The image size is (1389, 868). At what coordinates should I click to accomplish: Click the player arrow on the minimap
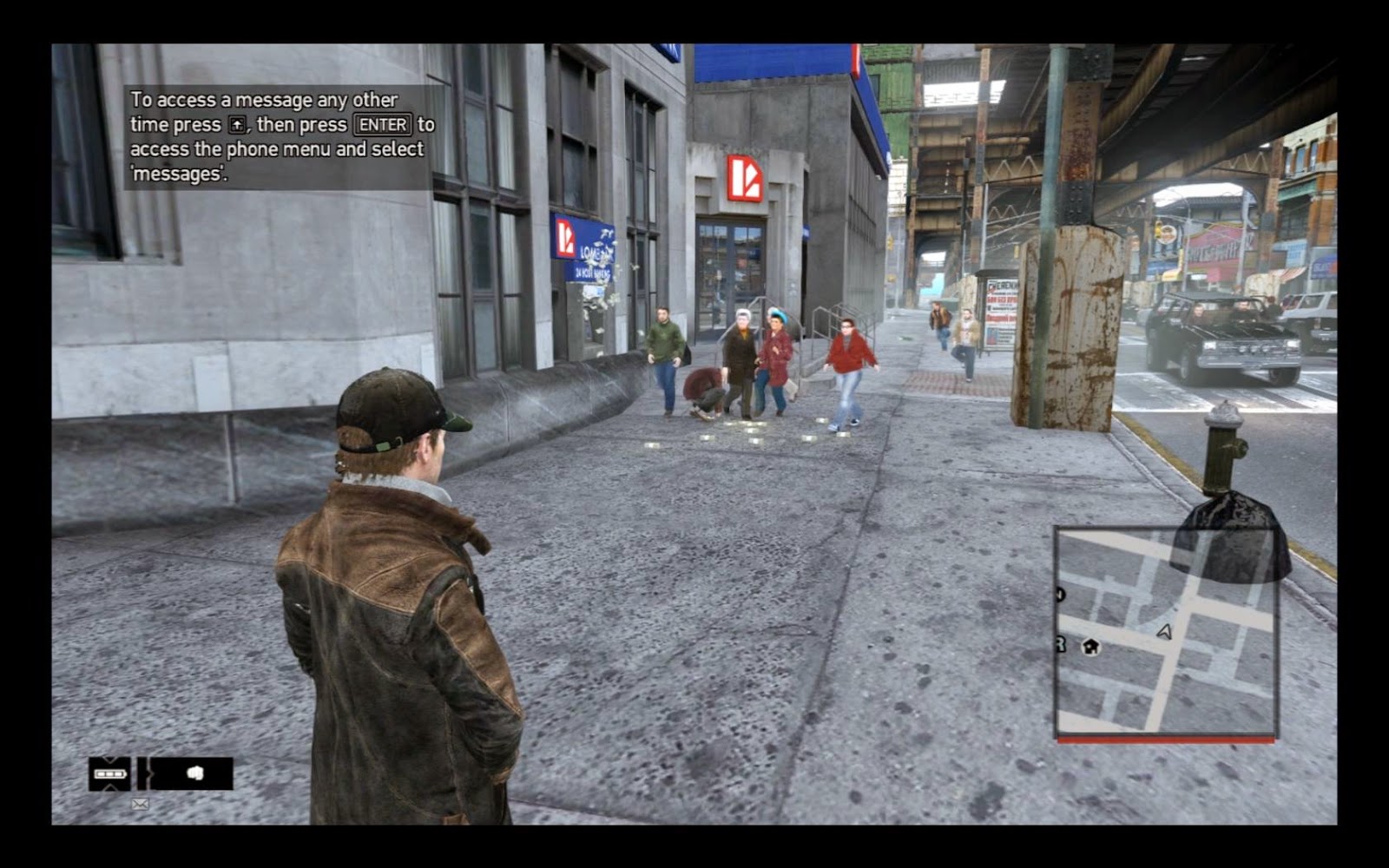click(x=1165, y=632)
